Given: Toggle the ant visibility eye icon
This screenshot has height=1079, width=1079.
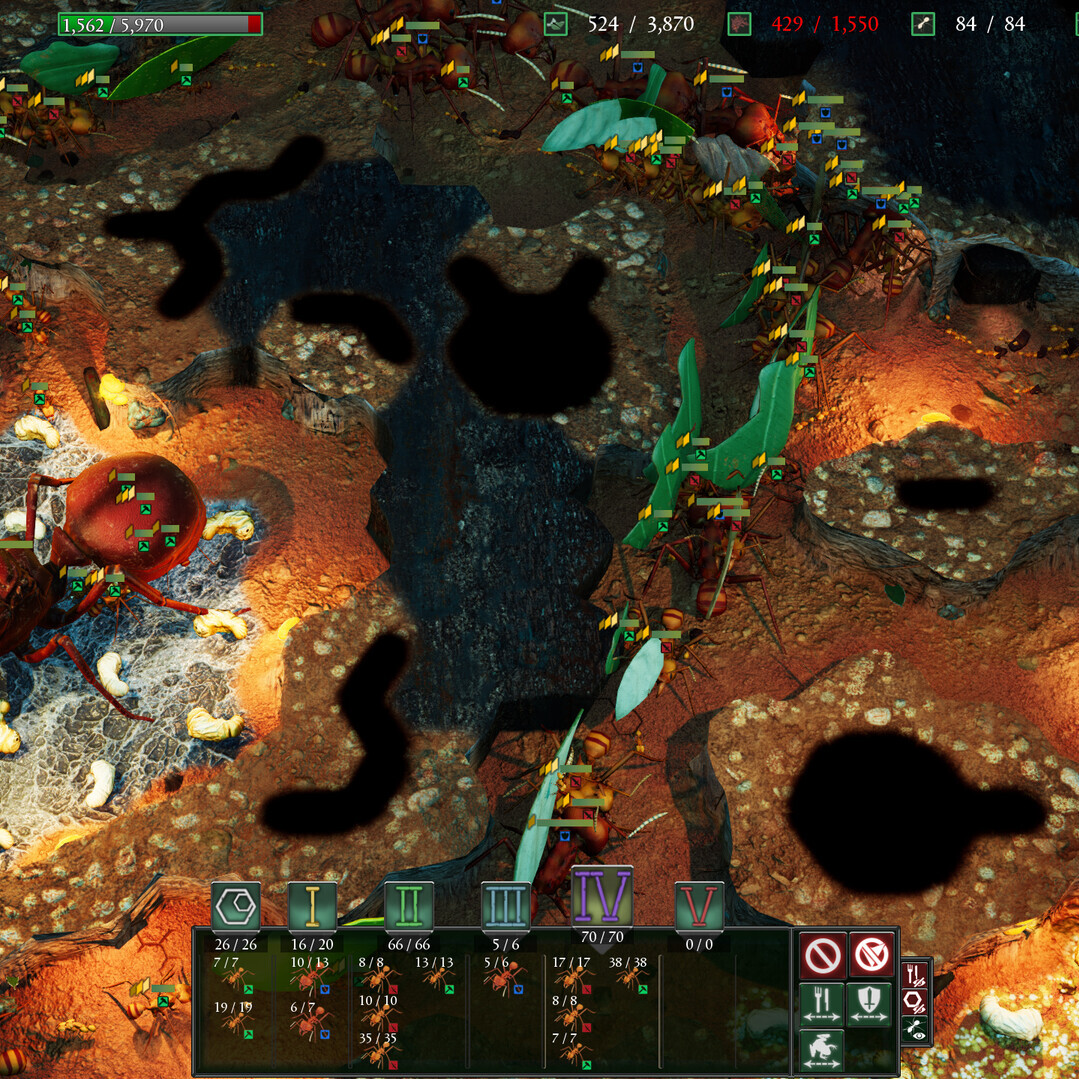Looking at the screenshot, I should pyautogui.click(x=916, y=1029).
